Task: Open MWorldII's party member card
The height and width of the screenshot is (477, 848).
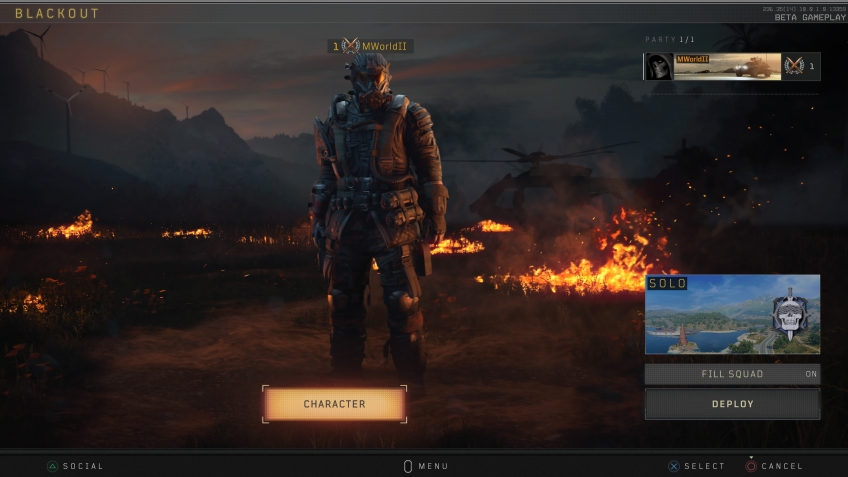Action: pyautogui.click(x=731, y=66)
